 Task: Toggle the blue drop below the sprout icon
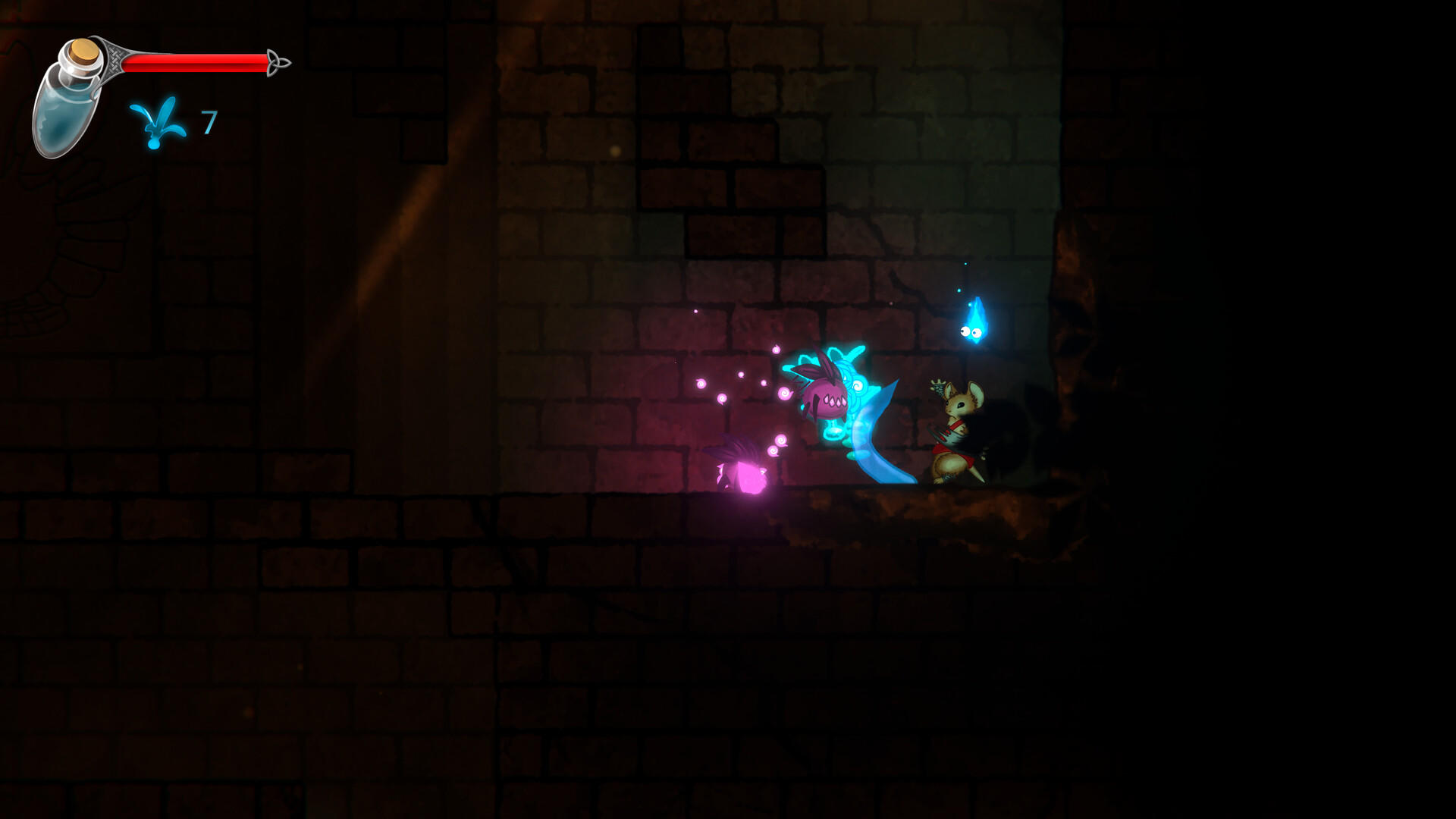click(153, 146)
